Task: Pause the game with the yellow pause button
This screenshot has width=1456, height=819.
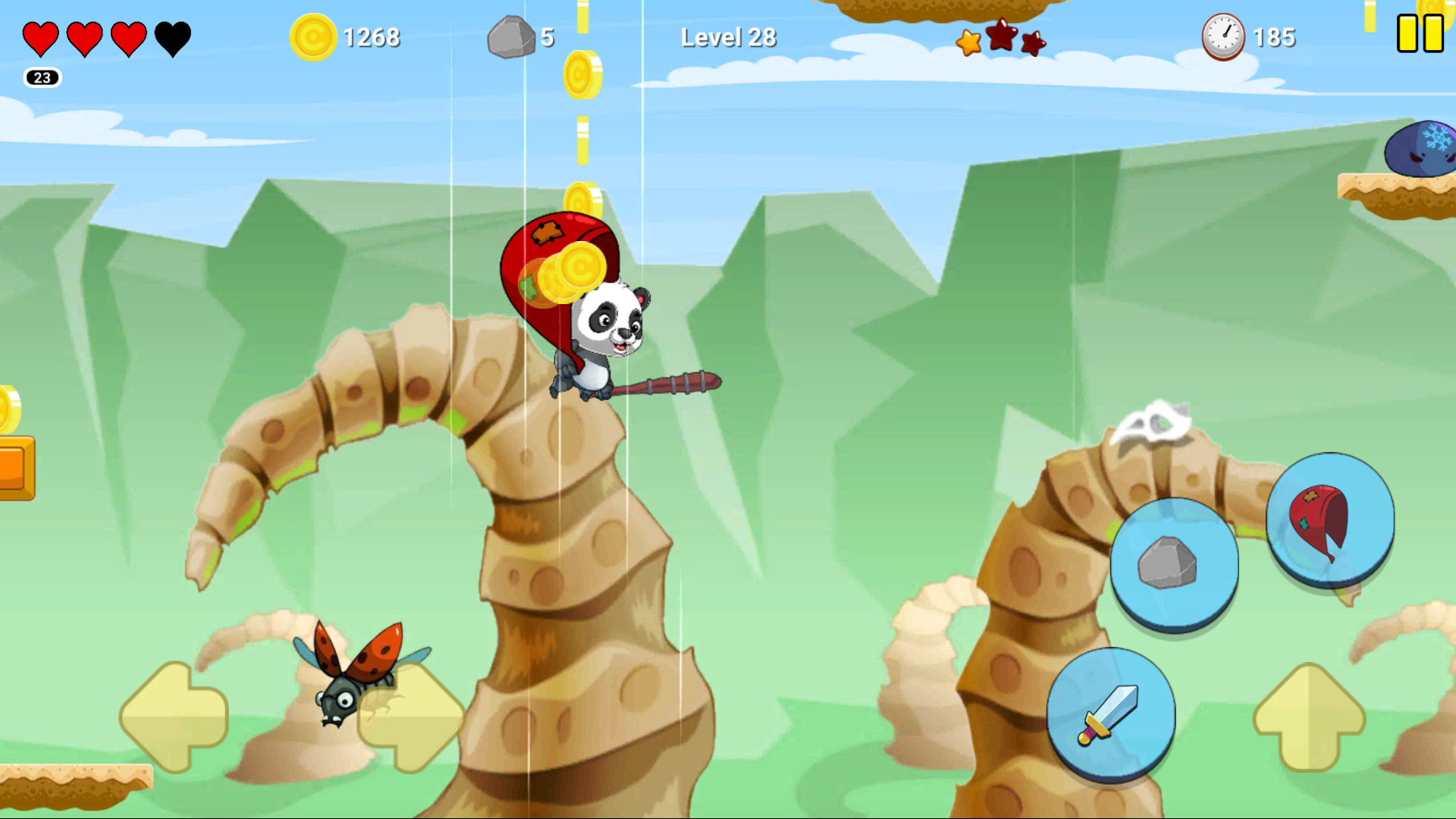Action: [1420, 34]
